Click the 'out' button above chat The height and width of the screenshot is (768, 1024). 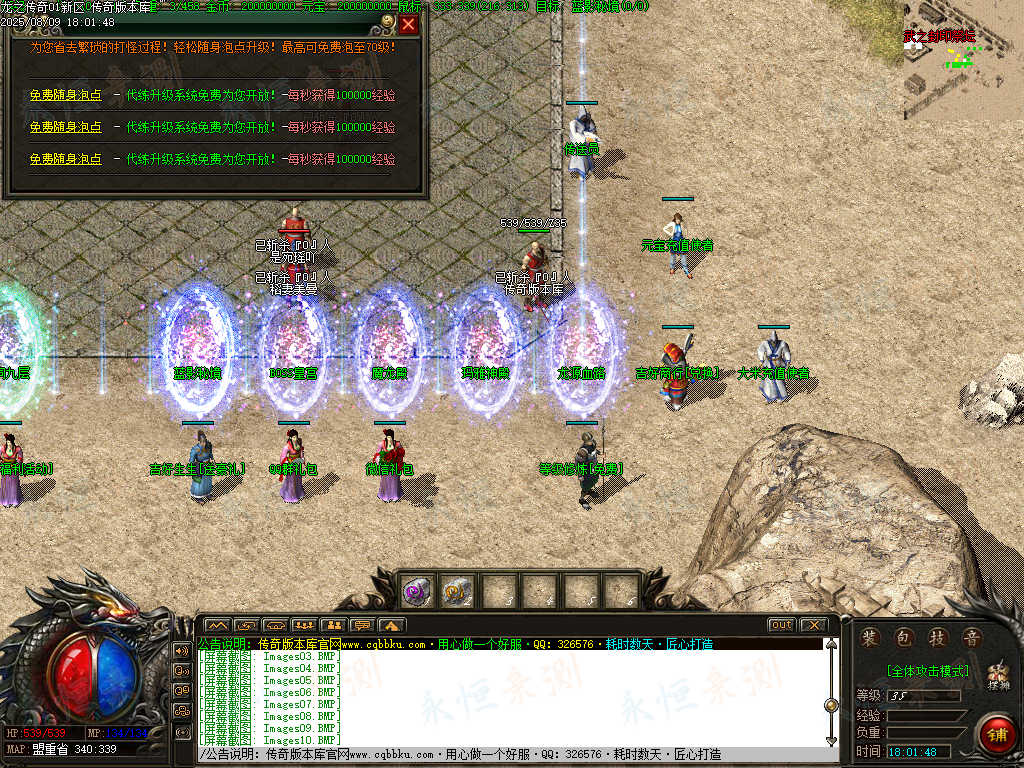point(781,625)
